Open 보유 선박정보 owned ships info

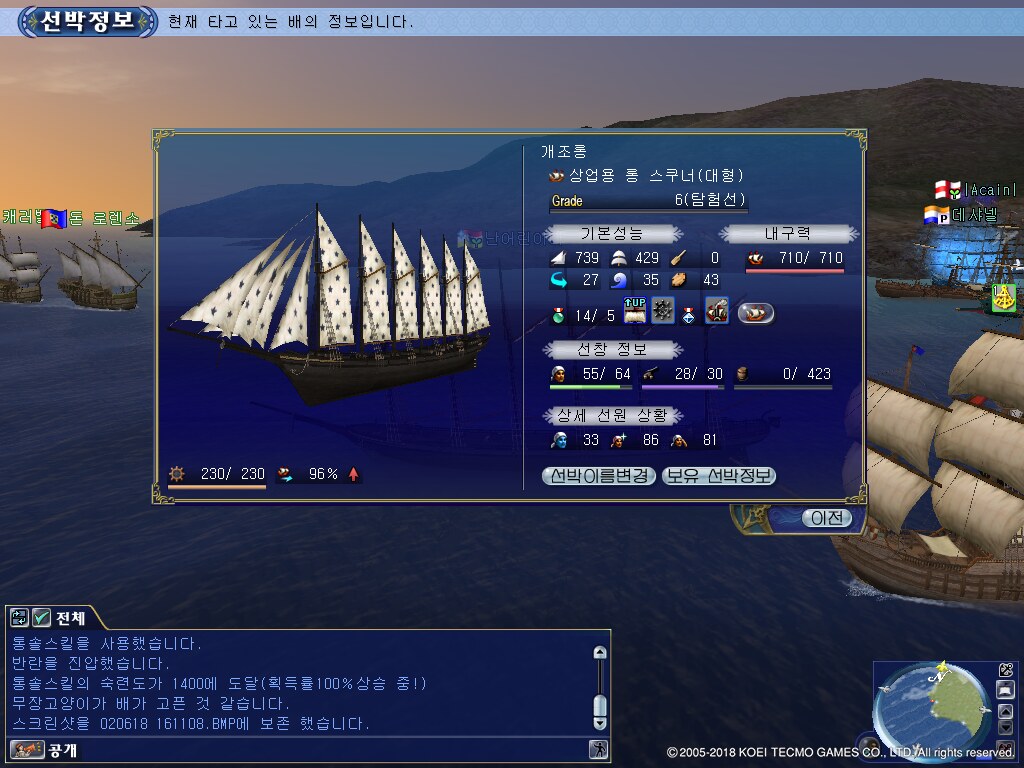pyautogui.click(x=719, y=476)
